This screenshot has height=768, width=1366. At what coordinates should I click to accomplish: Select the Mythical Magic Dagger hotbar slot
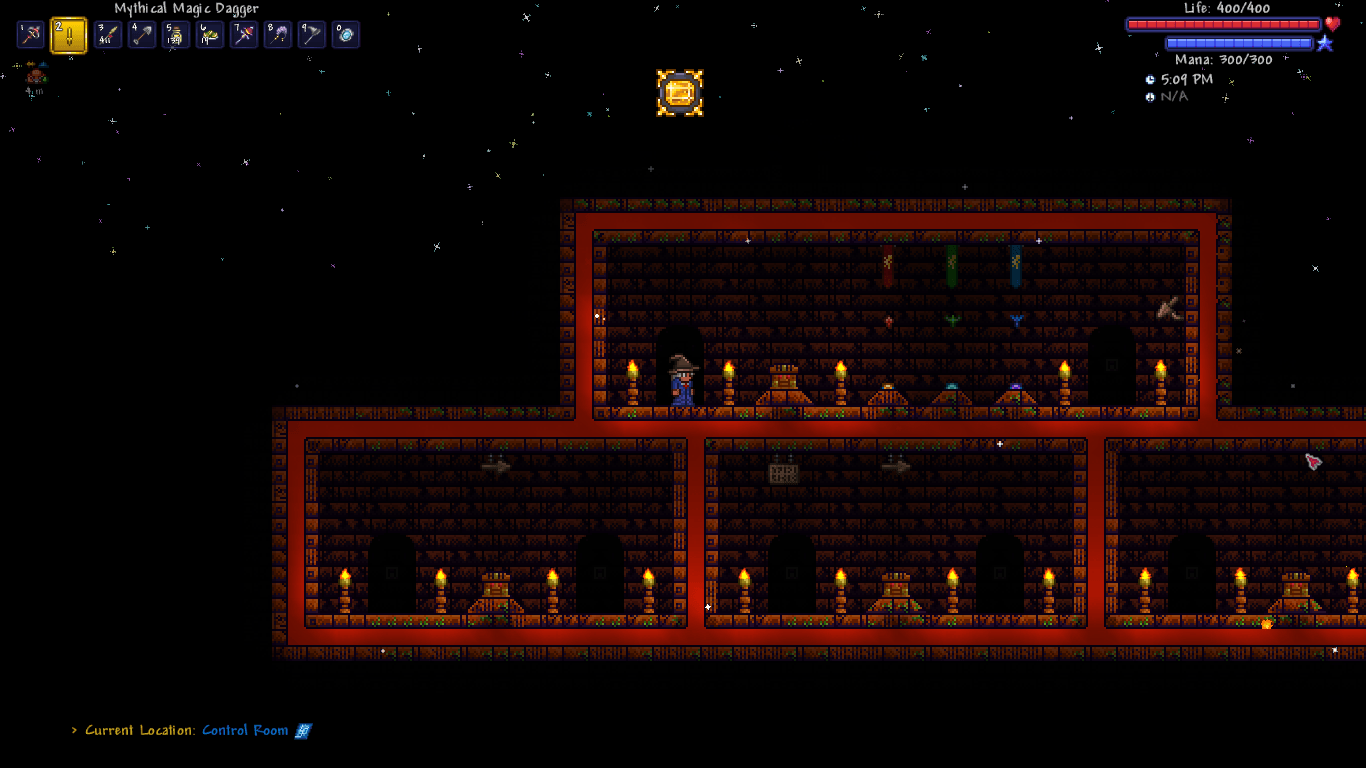click(68, 35)
